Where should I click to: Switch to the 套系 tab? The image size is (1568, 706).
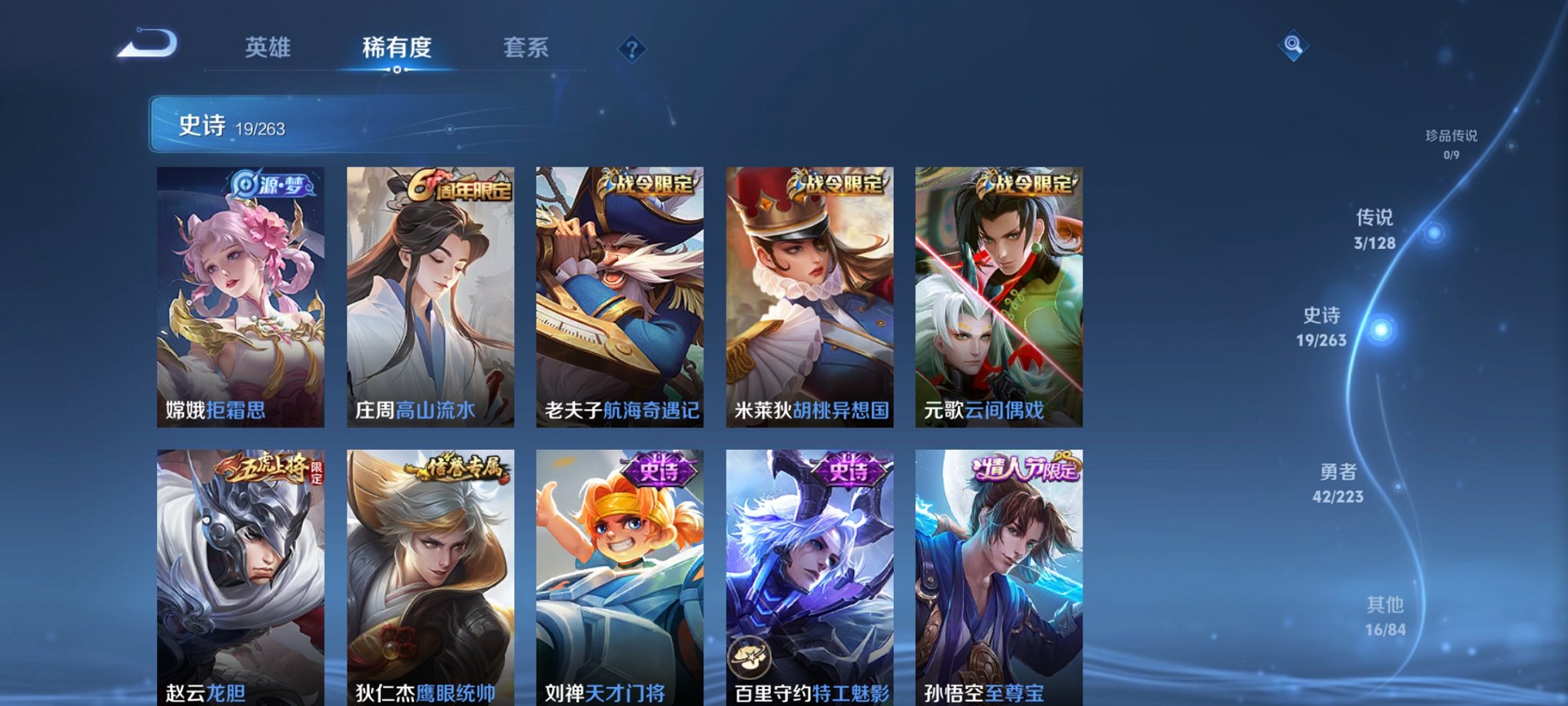[x=526, y=48]
